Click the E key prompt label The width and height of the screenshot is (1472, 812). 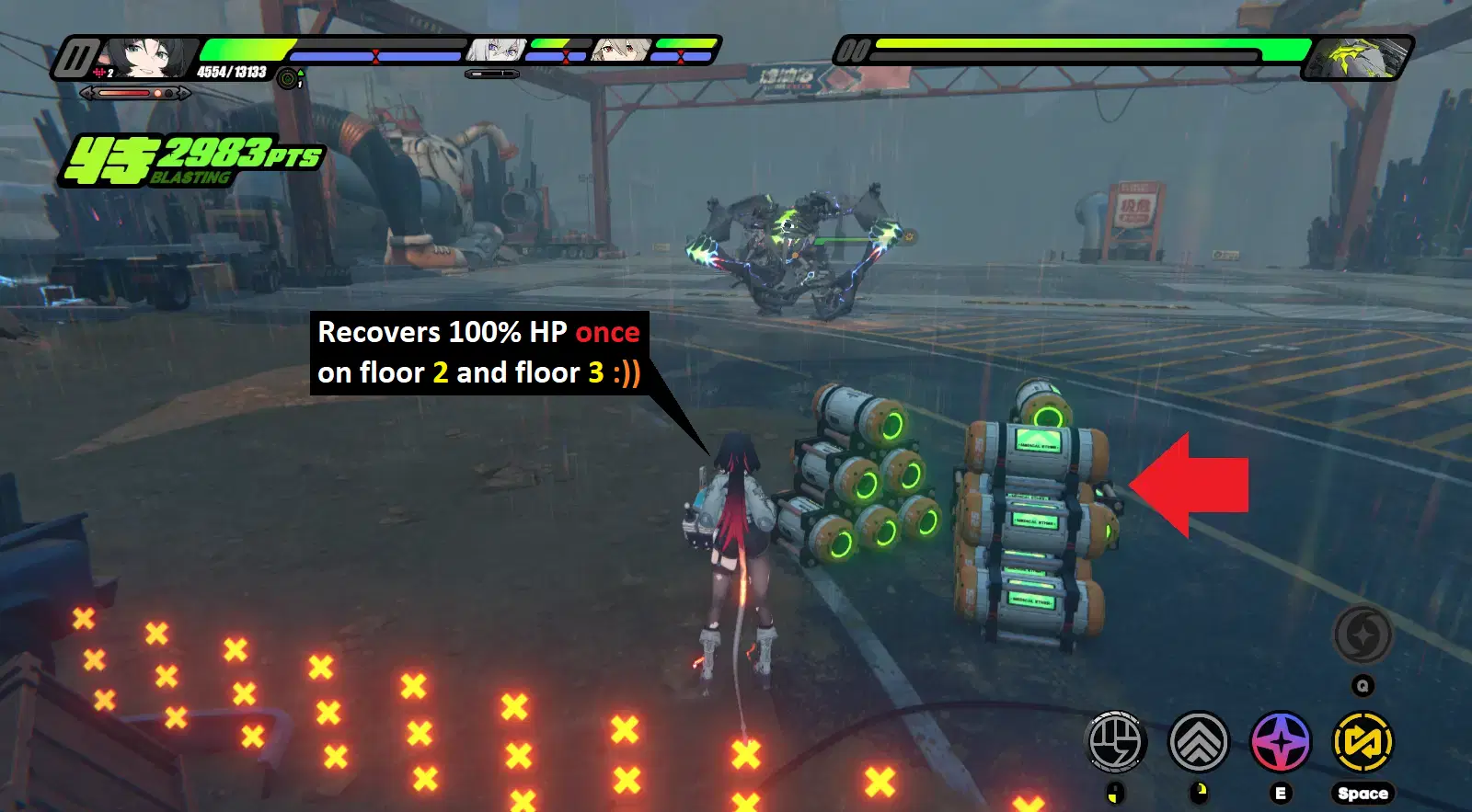pos(1280,792)
